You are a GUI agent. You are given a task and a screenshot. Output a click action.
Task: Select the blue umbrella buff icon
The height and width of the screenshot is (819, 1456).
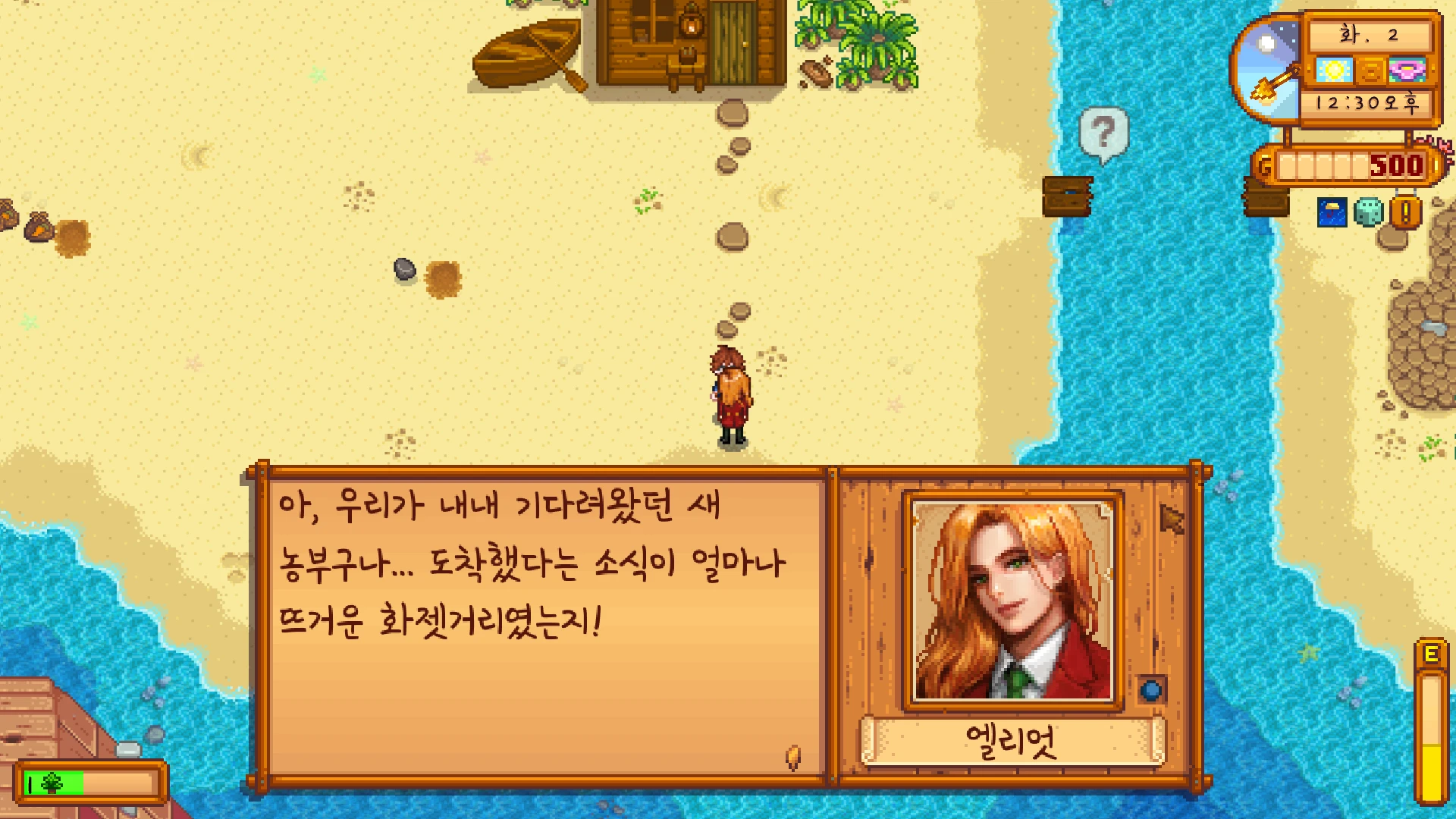tap(1332, 213)
